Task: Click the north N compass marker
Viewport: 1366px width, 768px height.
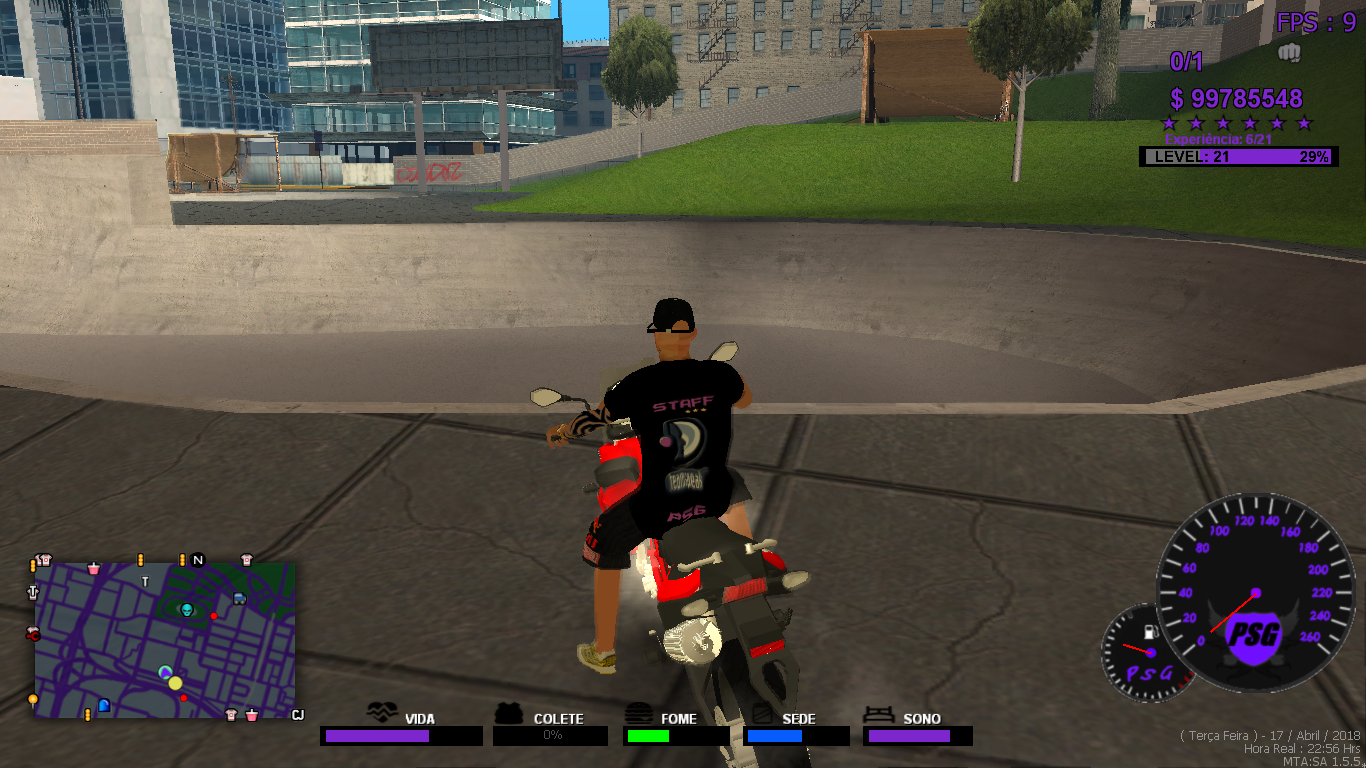Action: tap(198, 560)
